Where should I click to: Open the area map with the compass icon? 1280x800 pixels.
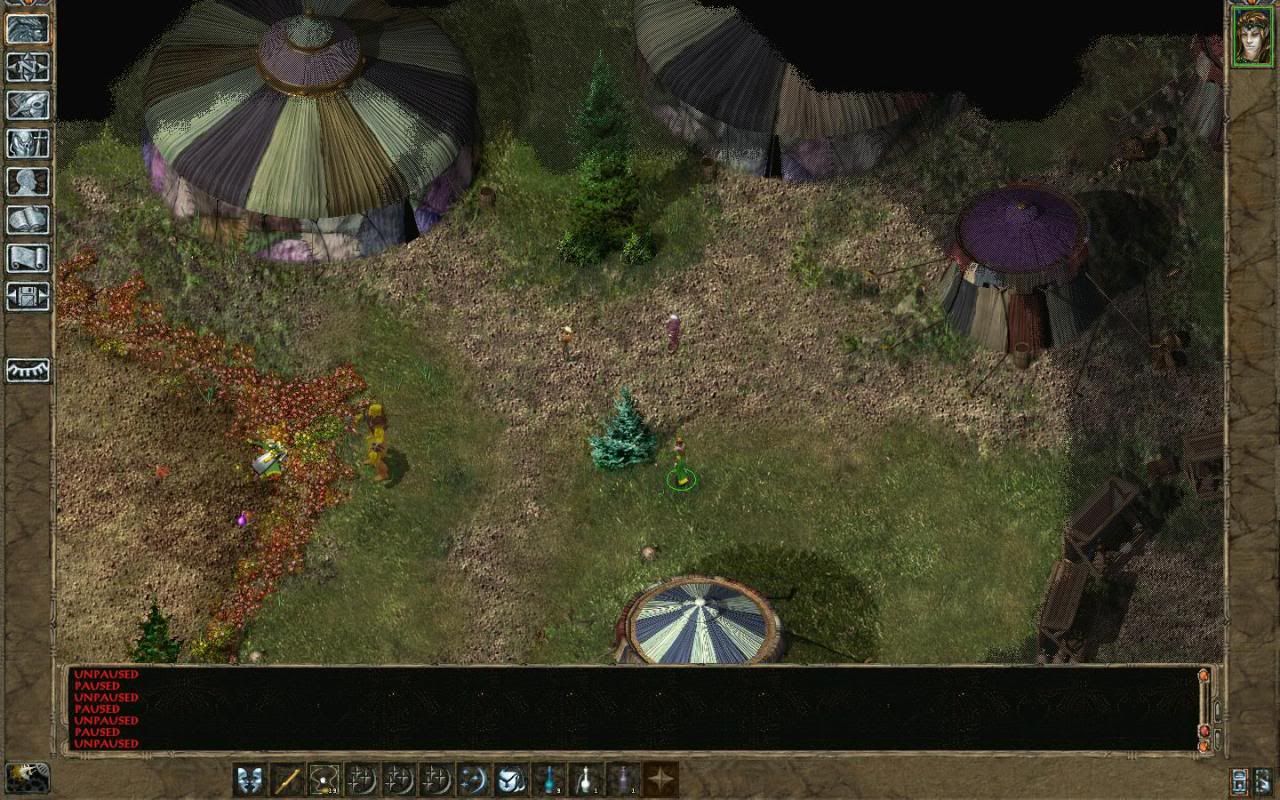(28, 66)
